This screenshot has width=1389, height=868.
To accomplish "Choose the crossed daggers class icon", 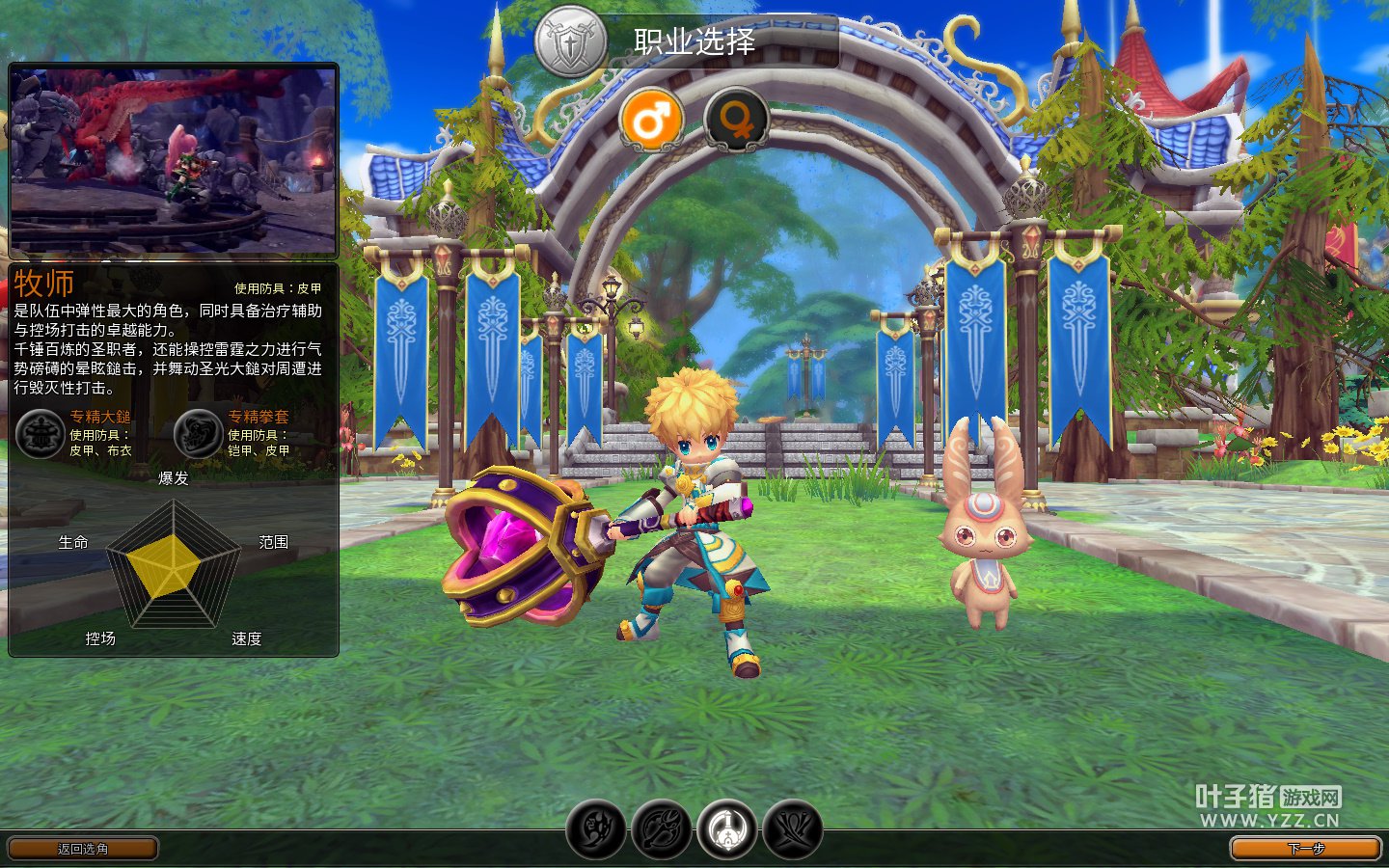I will 793,828.
